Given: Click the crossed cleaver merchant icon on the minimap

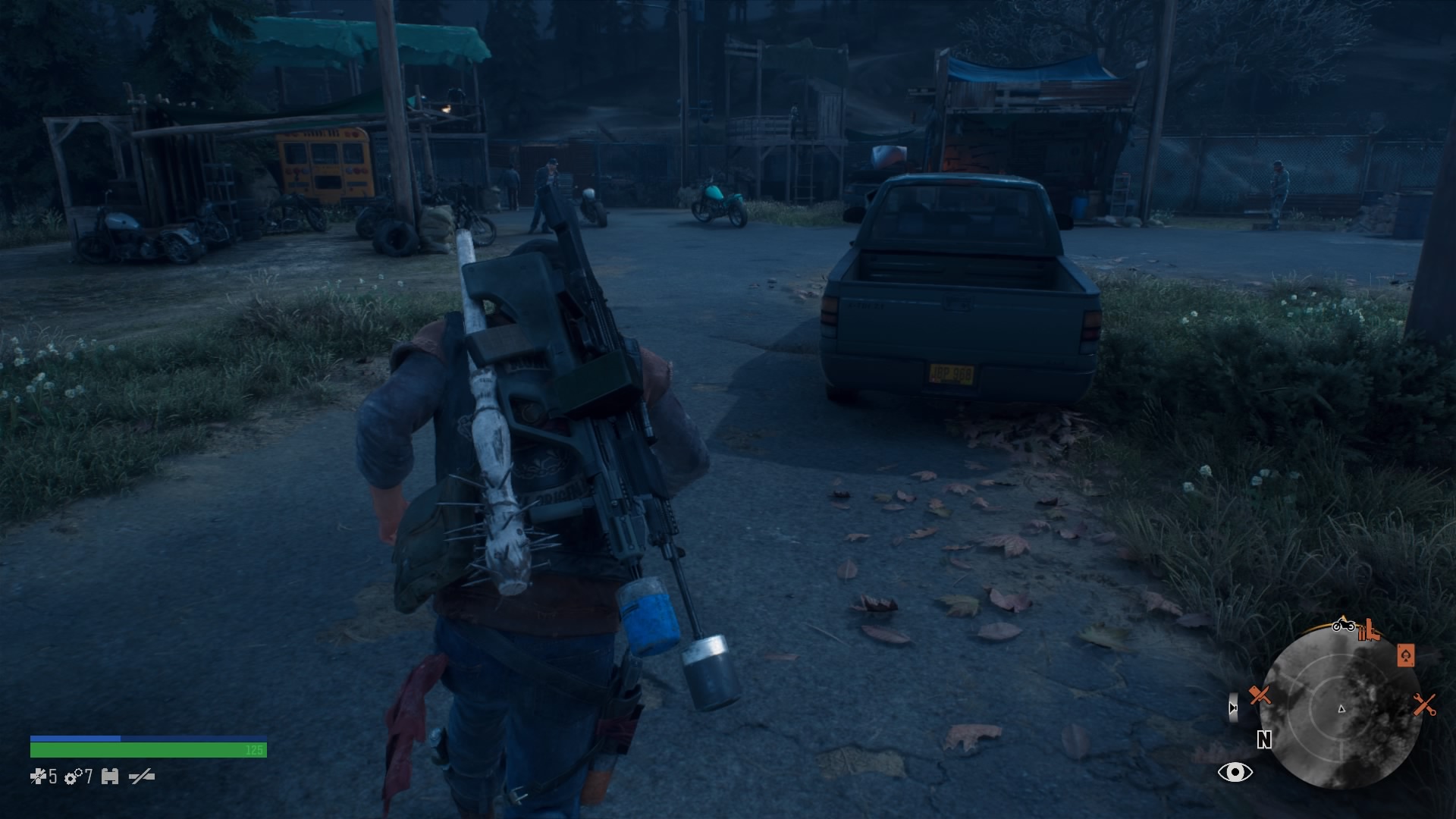Looking at the screenshot, I should [1260, 695].
